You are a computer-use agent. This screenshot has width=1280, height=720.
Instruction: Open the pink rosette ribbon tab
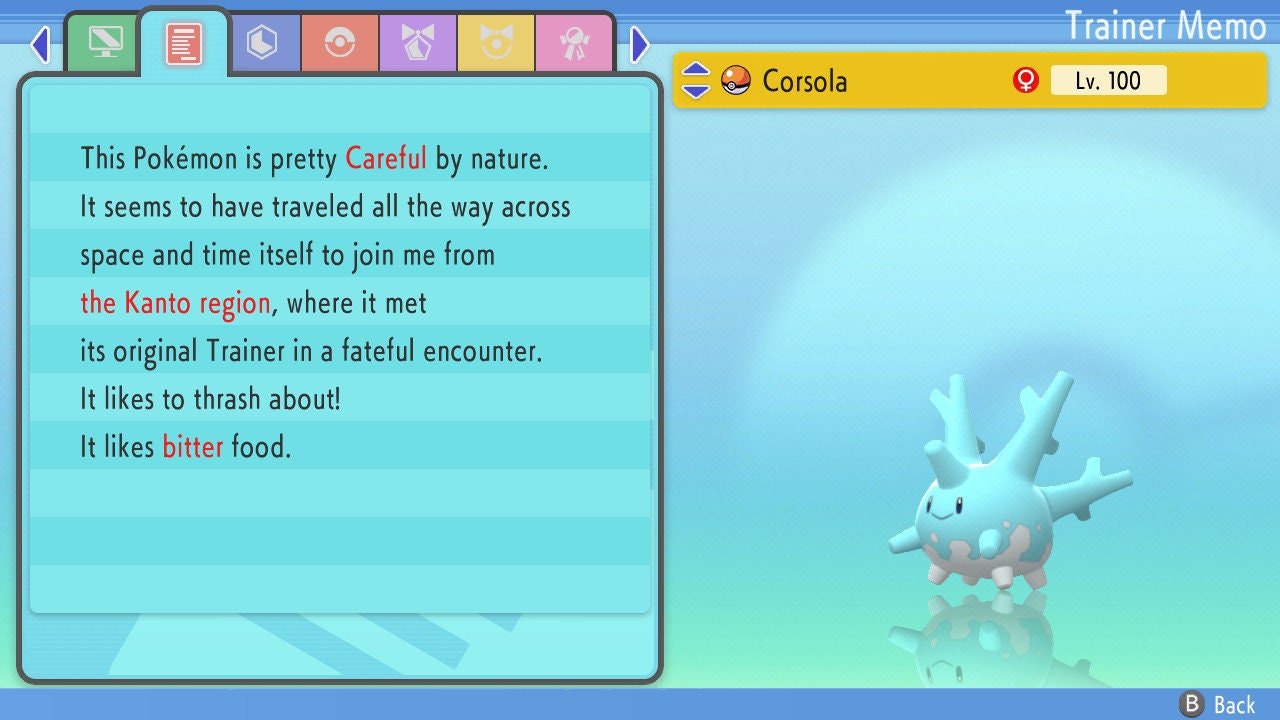tap(574, 43)
